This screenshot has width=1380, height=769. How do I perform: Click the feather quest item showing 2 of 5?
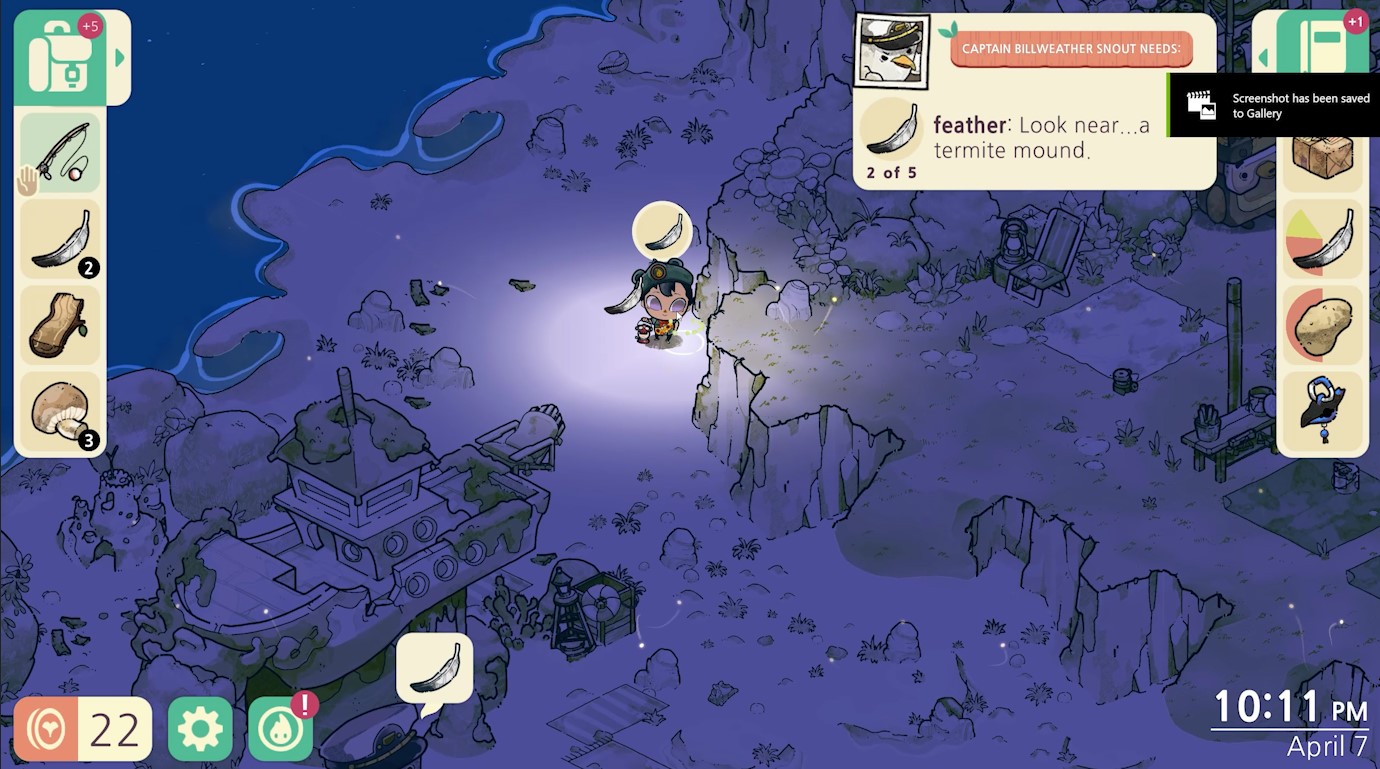click(x=890, y=130)
